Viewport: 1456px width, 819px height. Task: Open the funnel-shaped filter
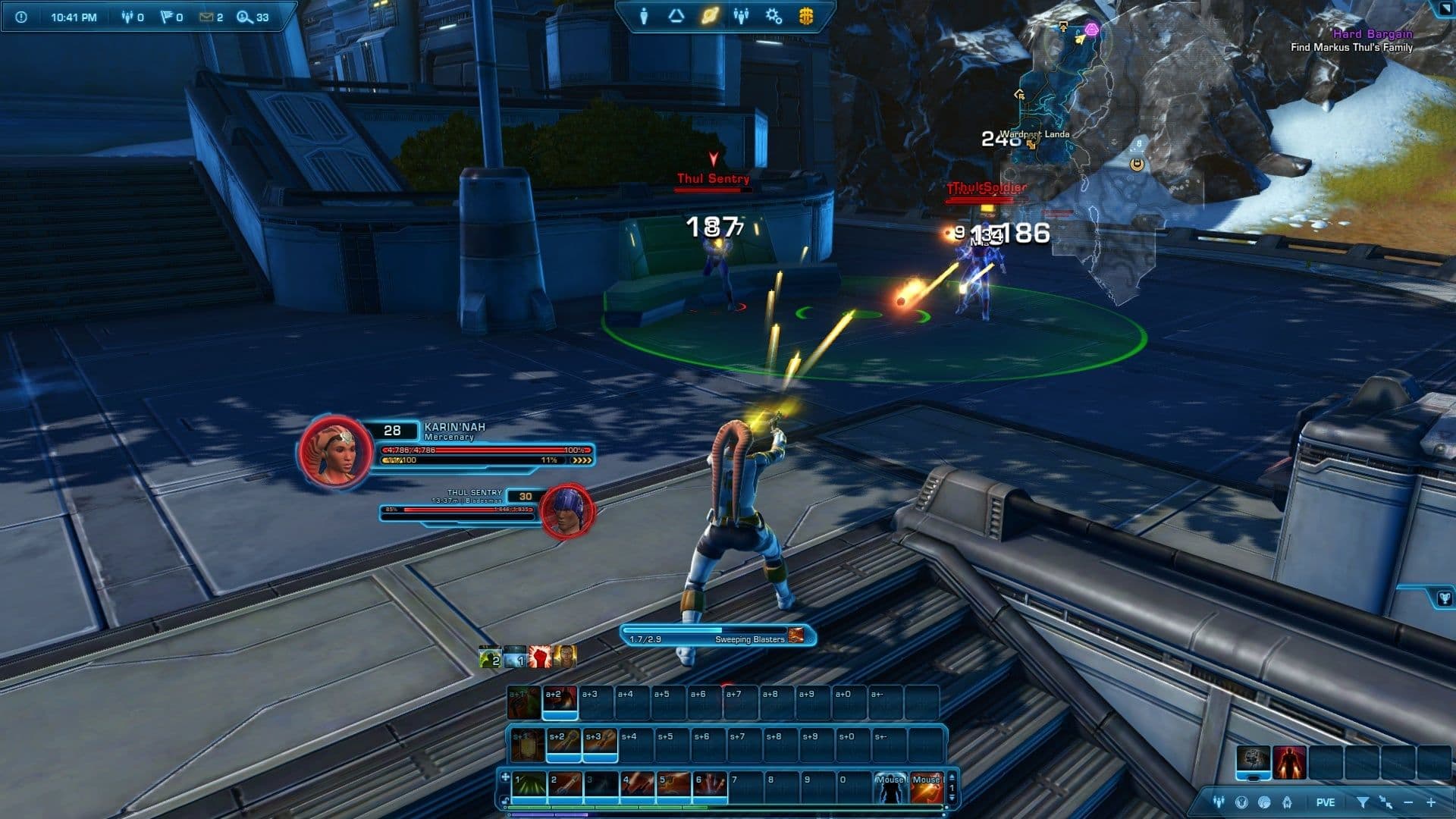click(1363, 802)
